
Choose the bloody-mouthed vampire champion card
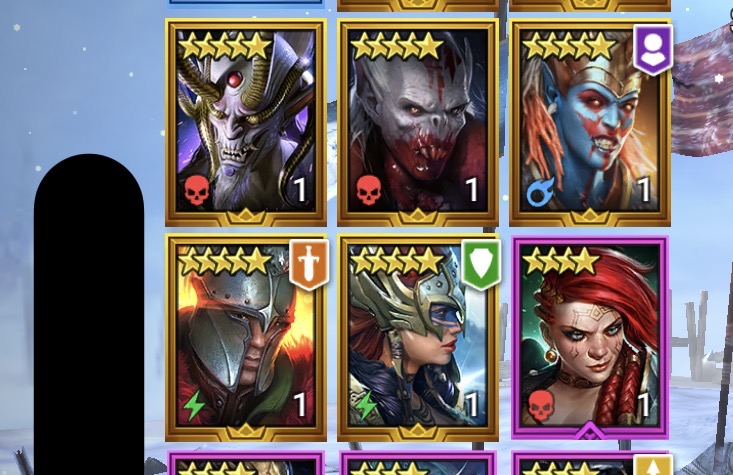coord(418,122)
